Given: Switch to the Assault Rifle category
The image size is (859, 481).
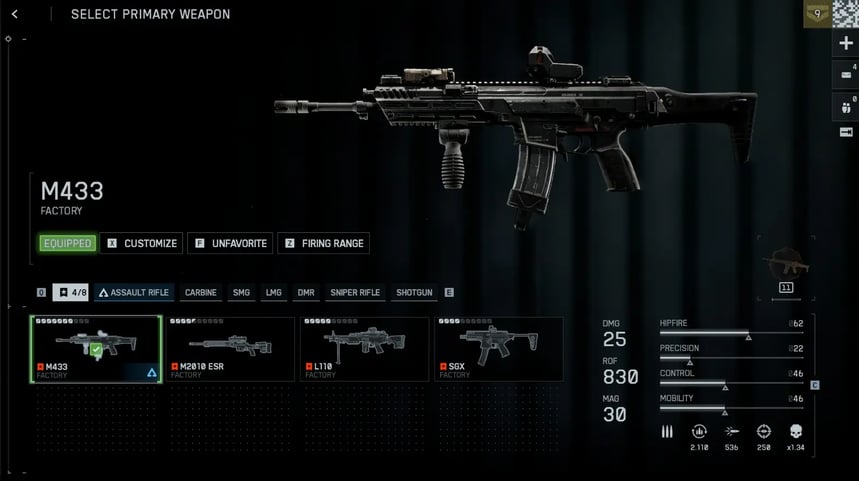Looking at the screenshot, I should point(134,292).
